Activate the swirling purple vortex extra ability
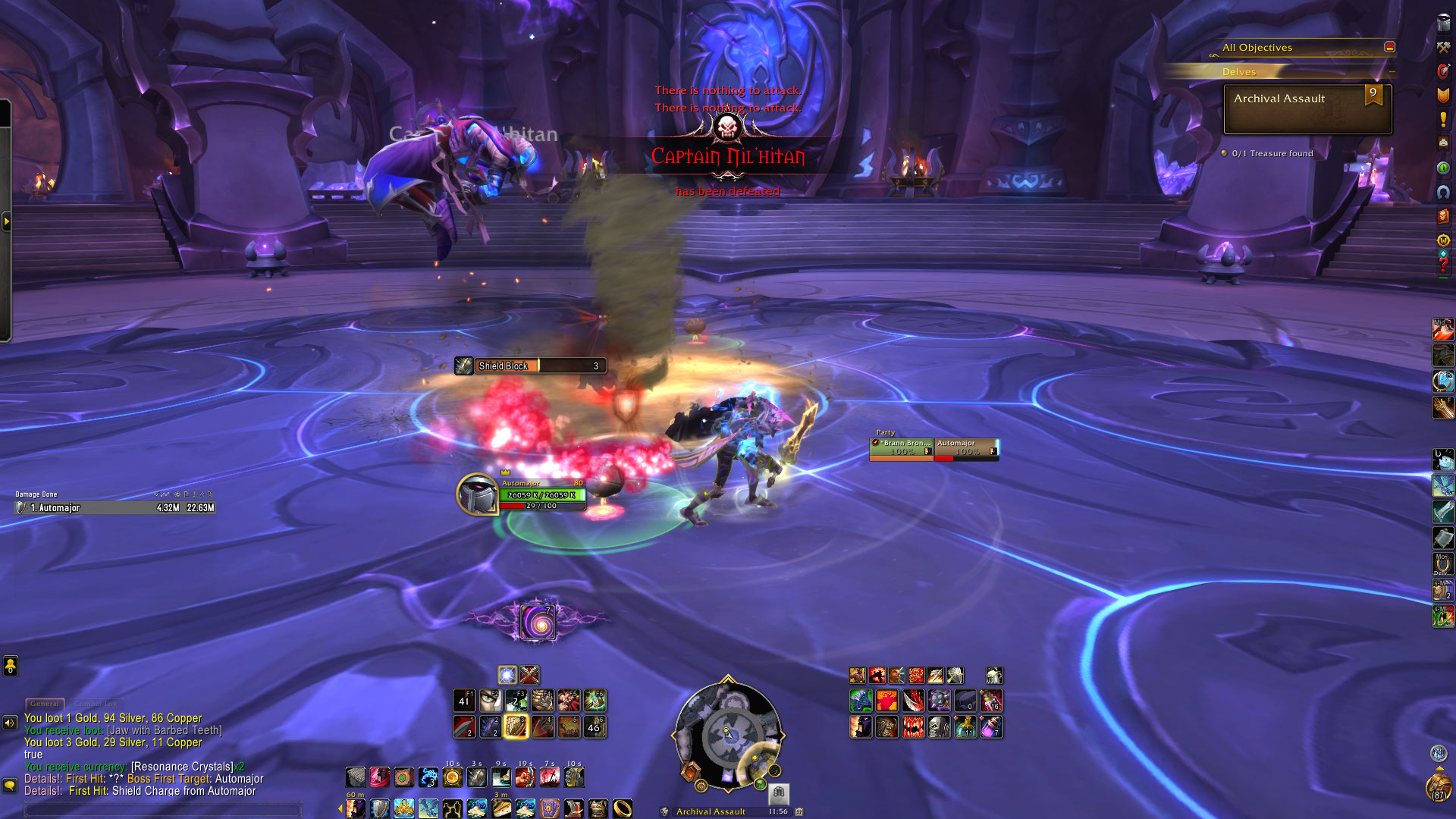 pyautogui.click(x=538, y=623)
